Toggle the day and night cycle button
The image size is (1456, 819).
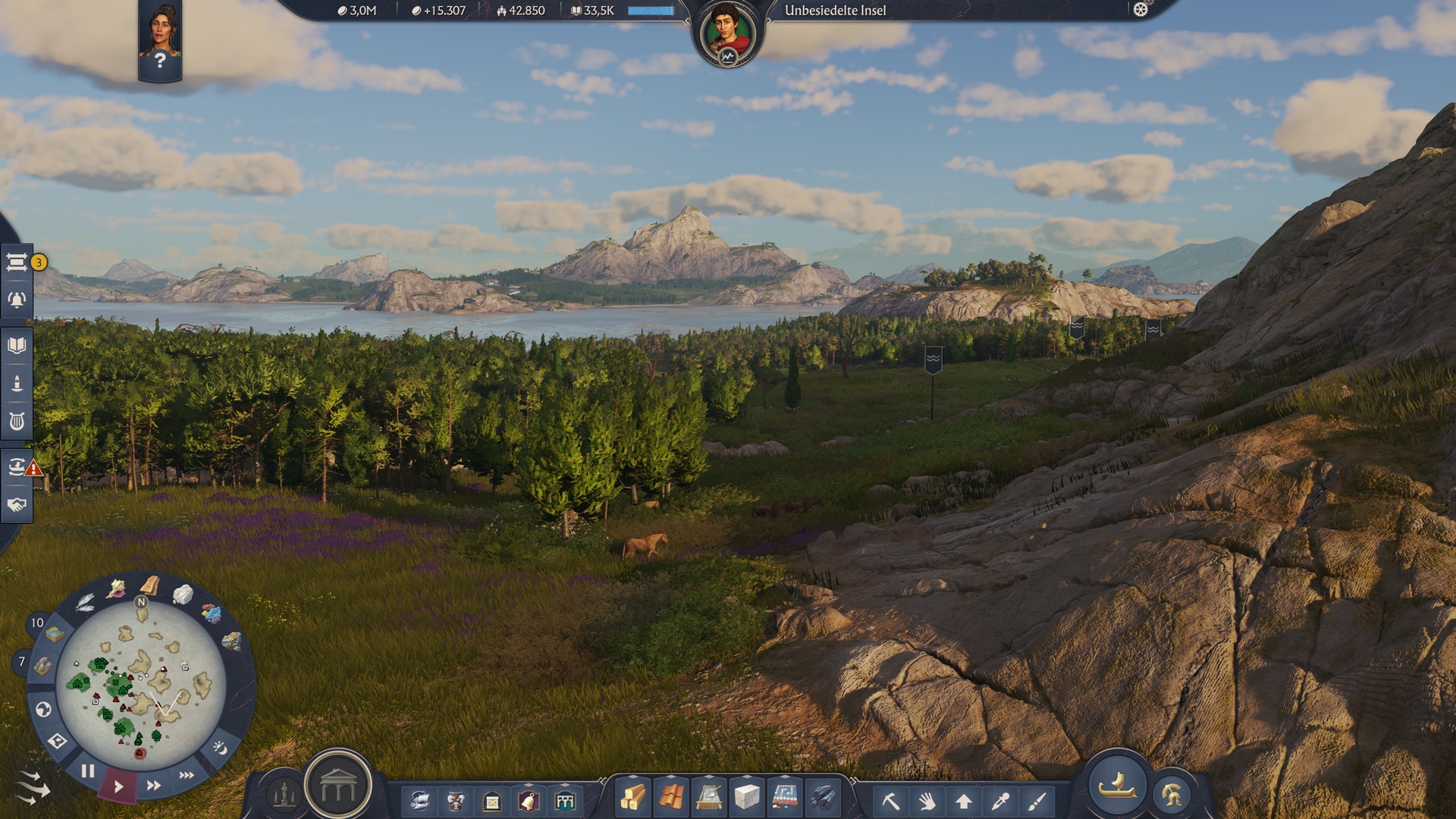pos(220,748)
